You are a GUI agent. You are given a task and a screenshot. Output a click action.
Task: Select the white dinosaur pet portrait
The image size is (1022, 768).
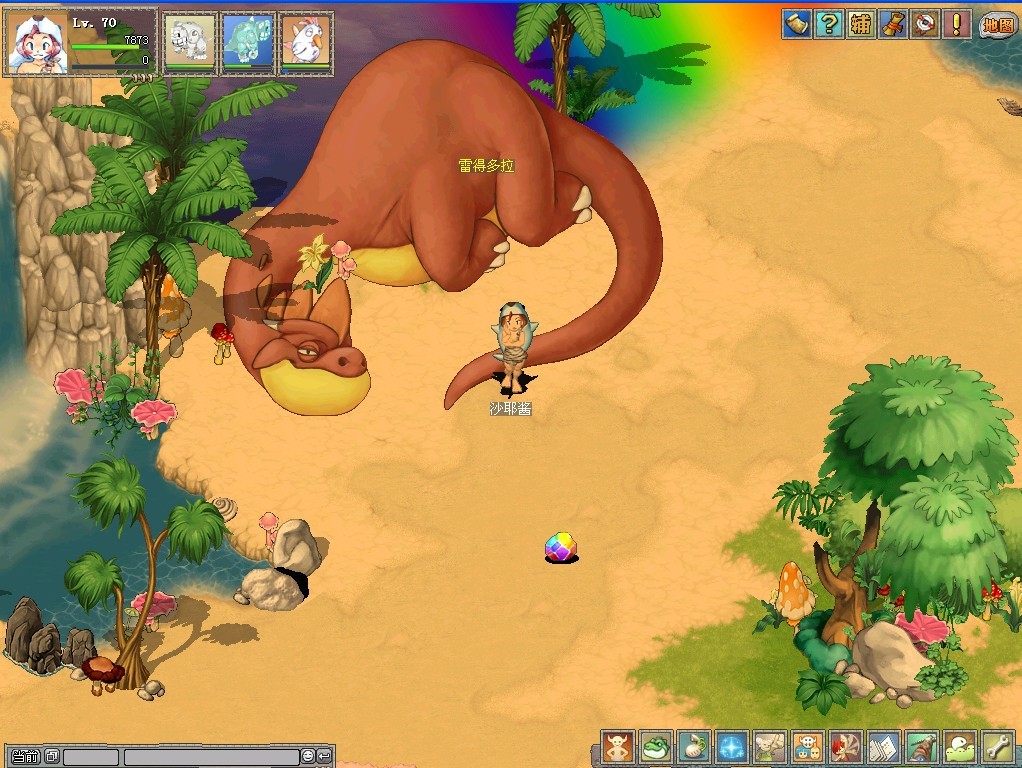pos(190,42)
